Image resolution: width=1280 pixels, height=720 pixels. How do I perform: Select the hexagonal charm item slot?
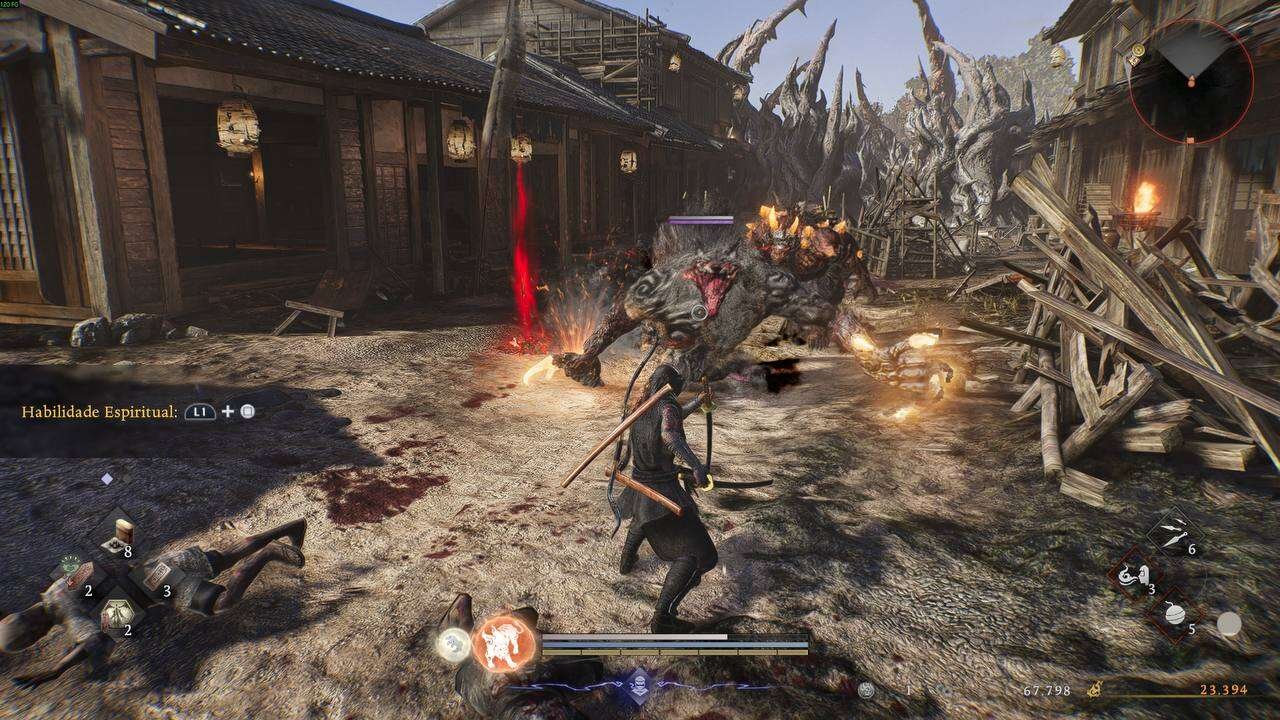click(x=115, y=614)
